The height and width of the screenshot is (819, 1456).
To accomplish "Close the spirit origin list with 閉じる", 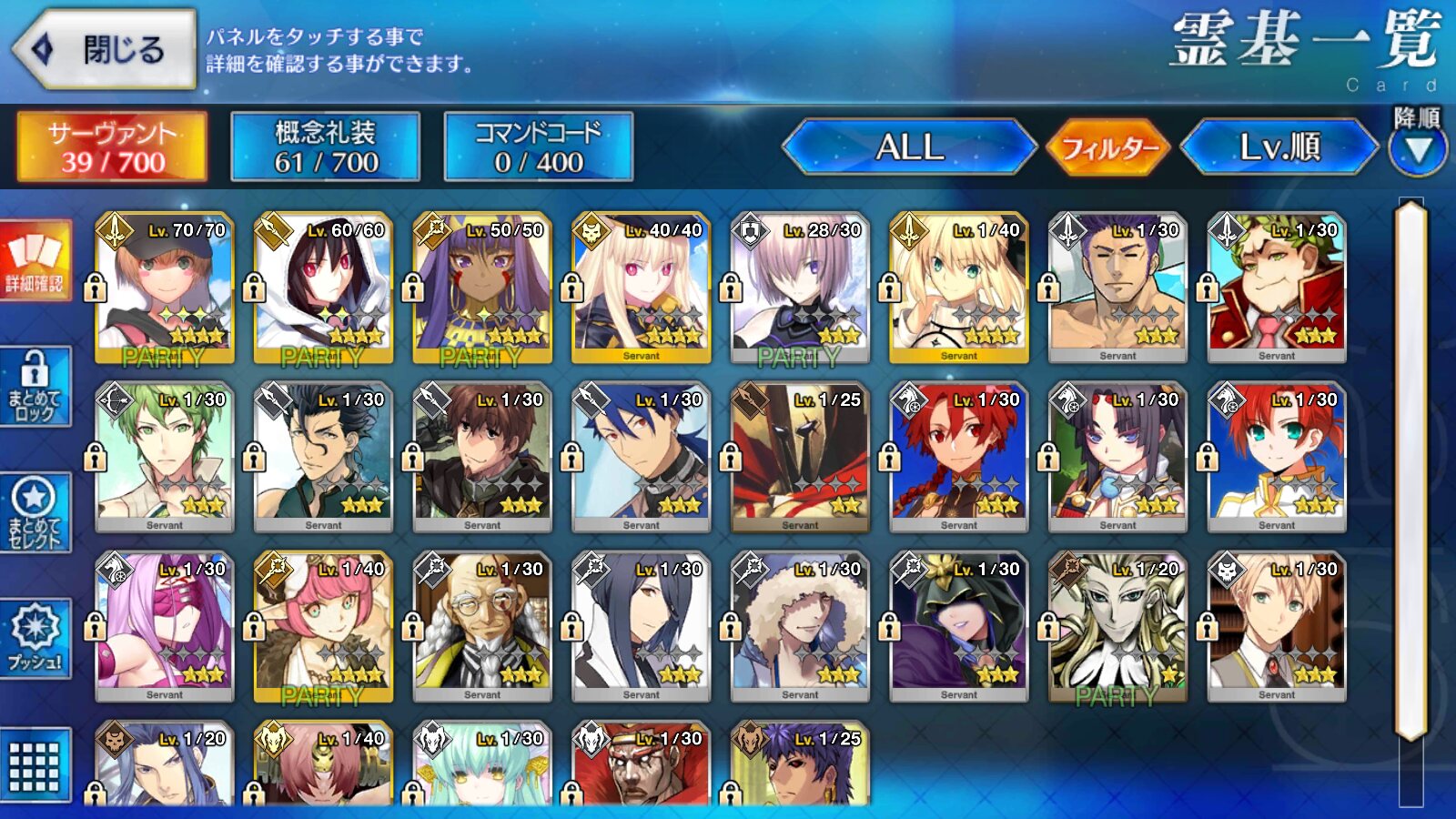I will coord(105,49).
